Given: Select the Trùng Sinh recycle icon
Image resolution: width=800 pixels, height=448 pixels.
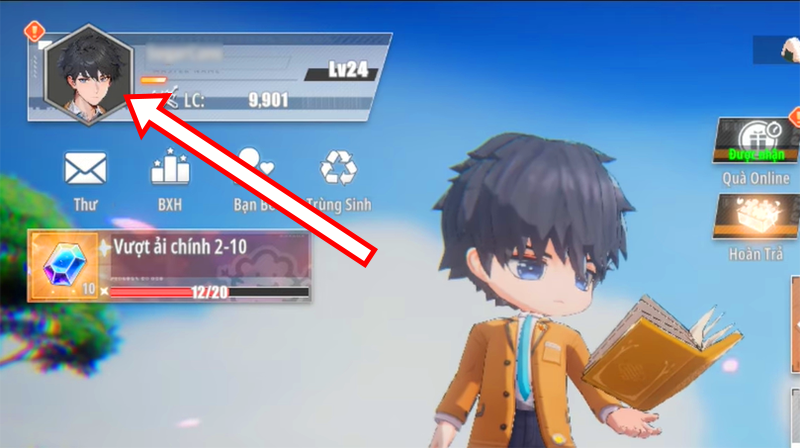Looking at the screenshot, I should point(340,171).
